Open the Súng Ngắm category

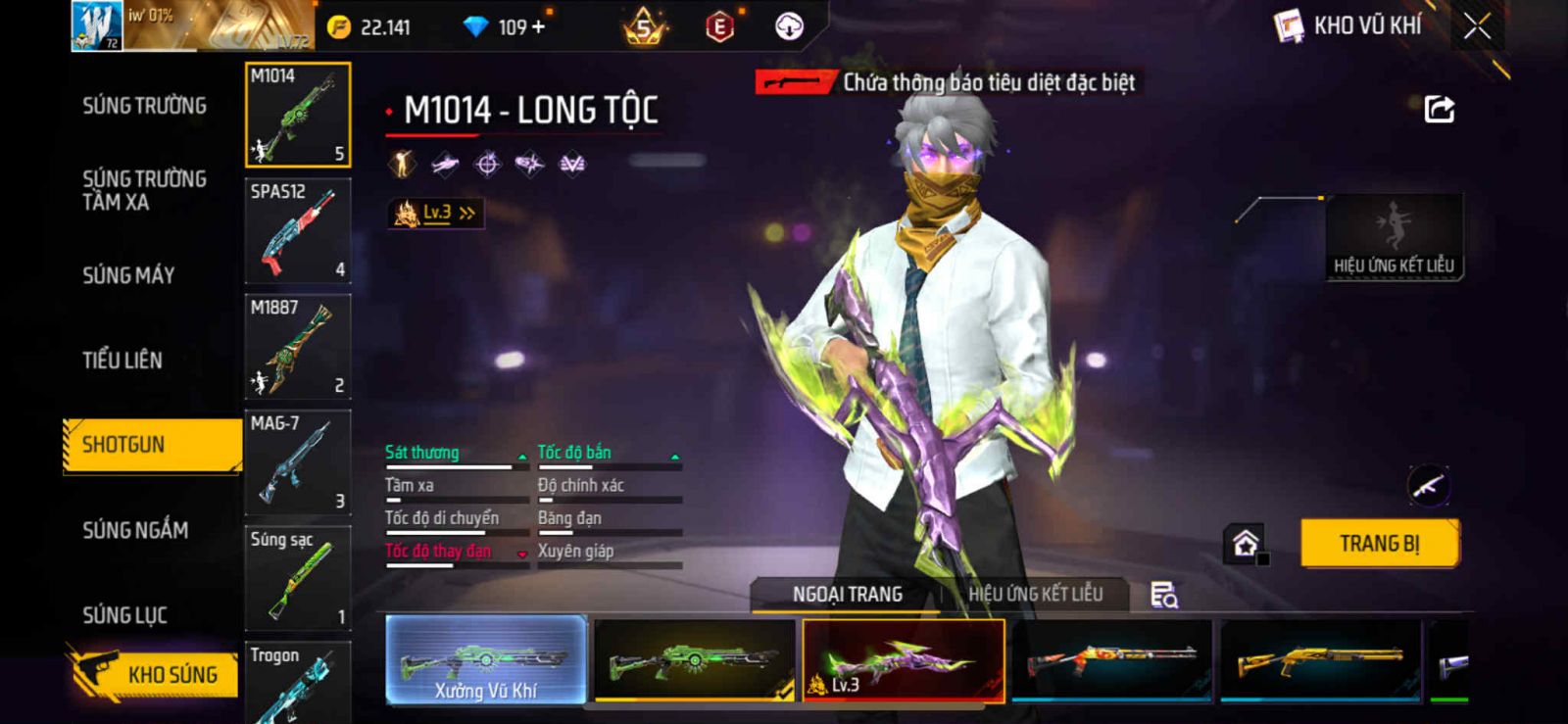point(135,530)
